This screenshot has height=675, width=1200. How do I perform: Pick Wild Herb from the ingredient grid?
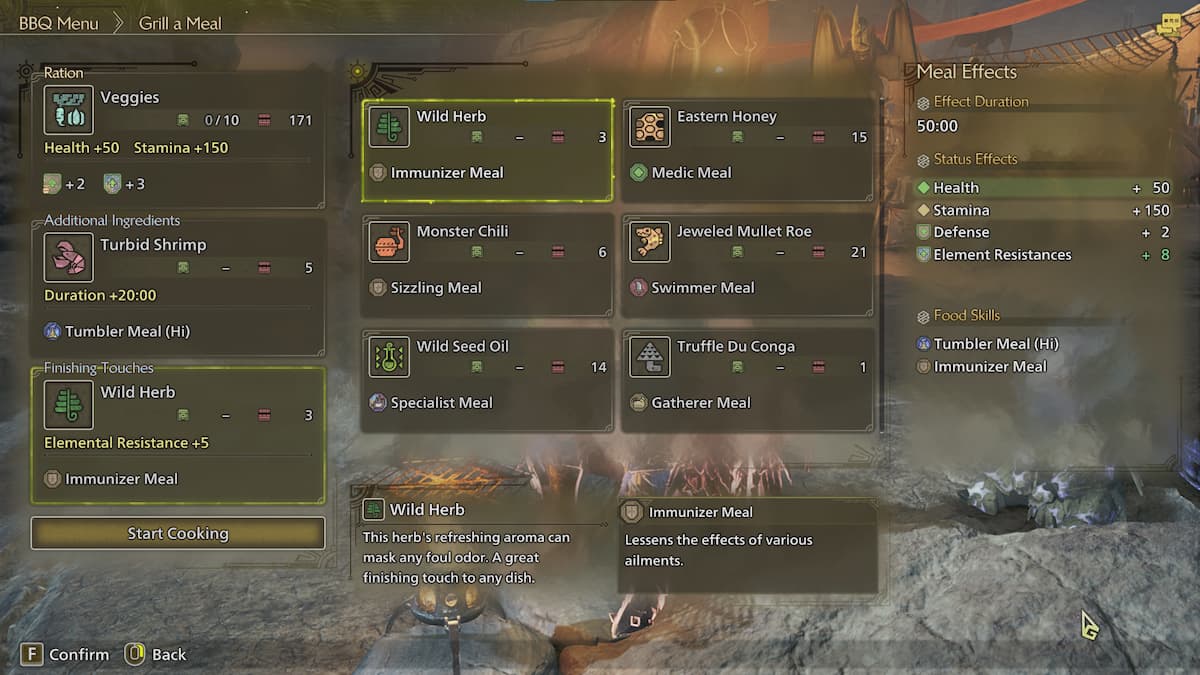coord(487,151)
